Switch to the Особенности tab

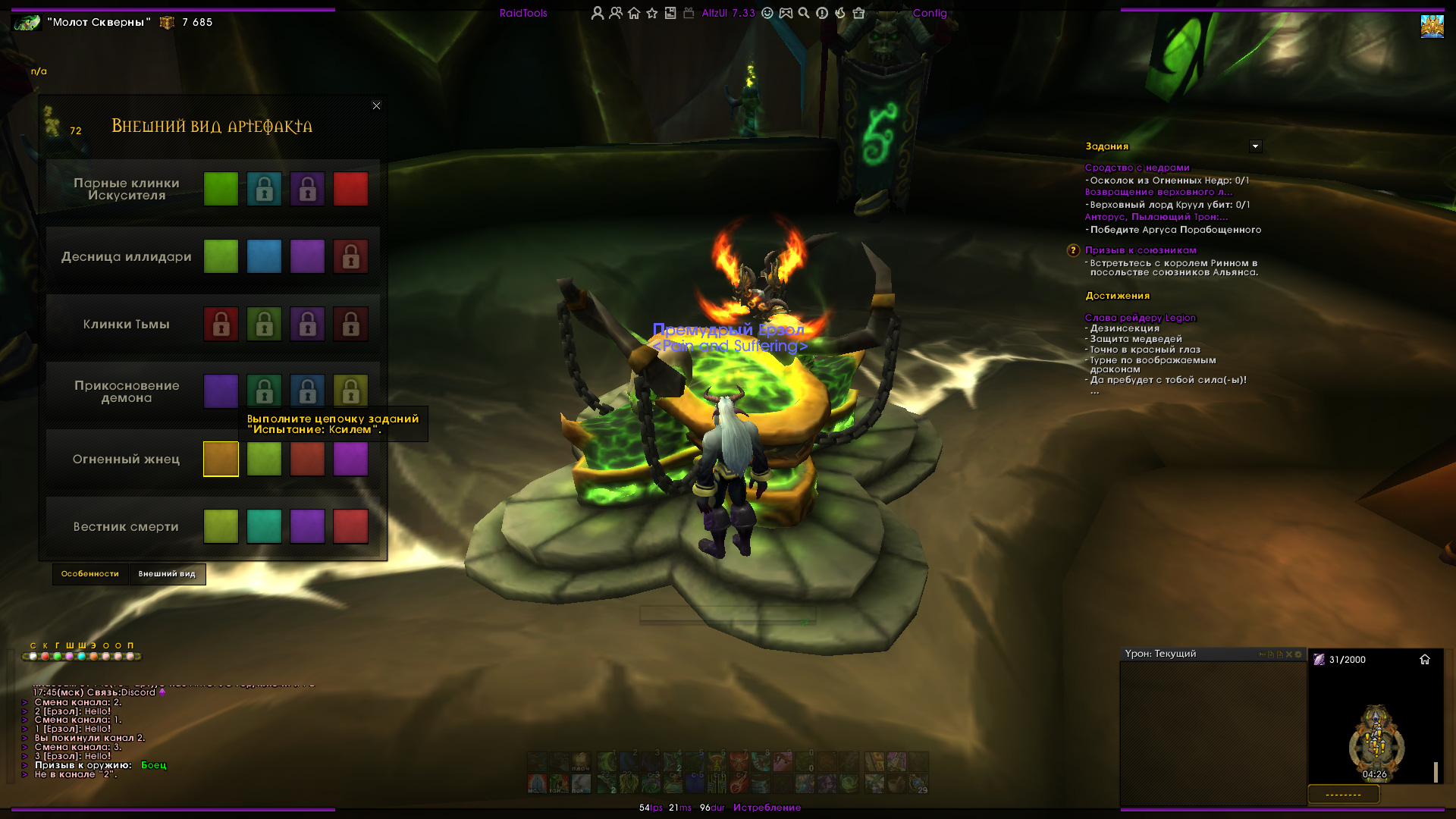pos(90,574)
